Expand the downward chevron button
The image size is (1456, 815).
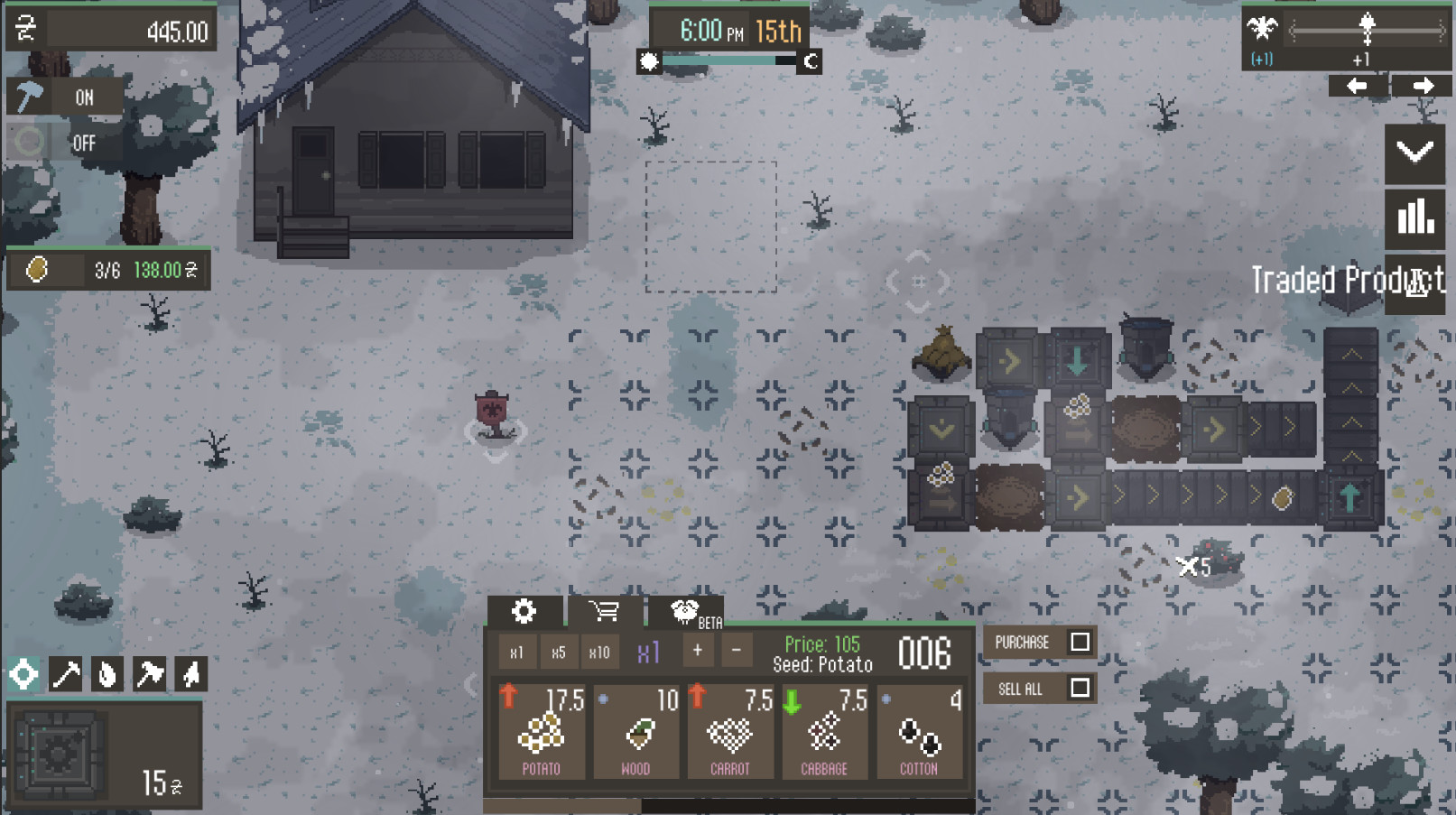pos(1414,153)
